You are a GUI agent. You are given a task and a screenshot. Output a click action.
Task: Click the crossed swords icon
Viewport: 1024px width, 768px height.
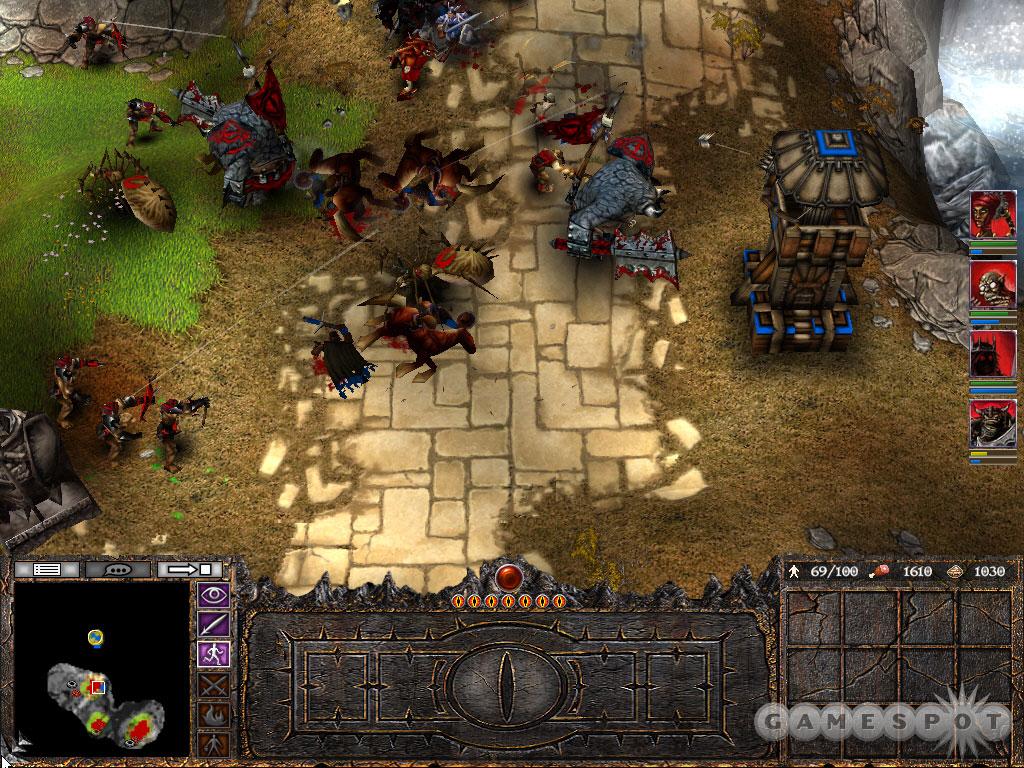point(216,684)
